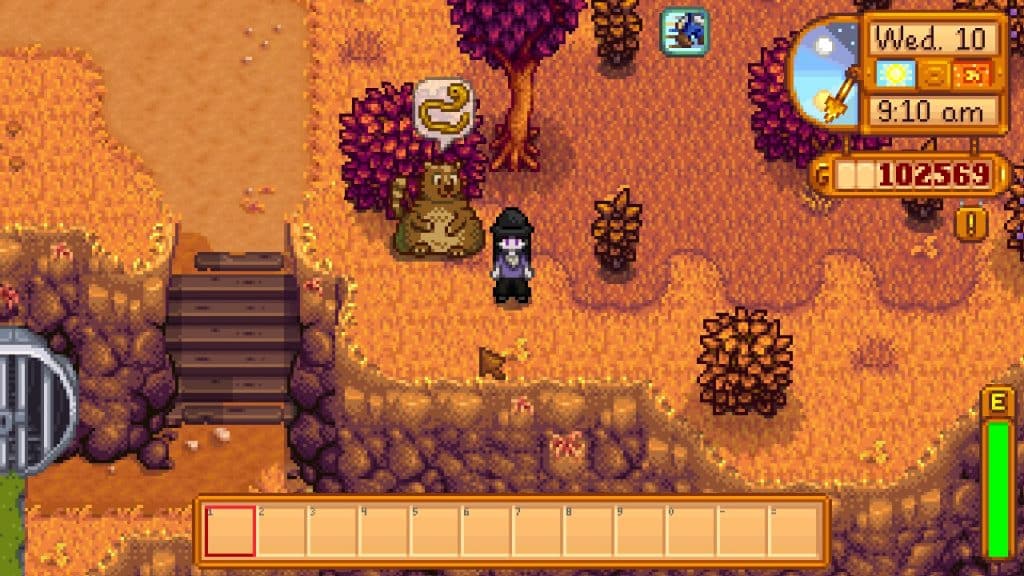
Task: Open the quest journal exclamation icon
Action: (x=971, y=222)
